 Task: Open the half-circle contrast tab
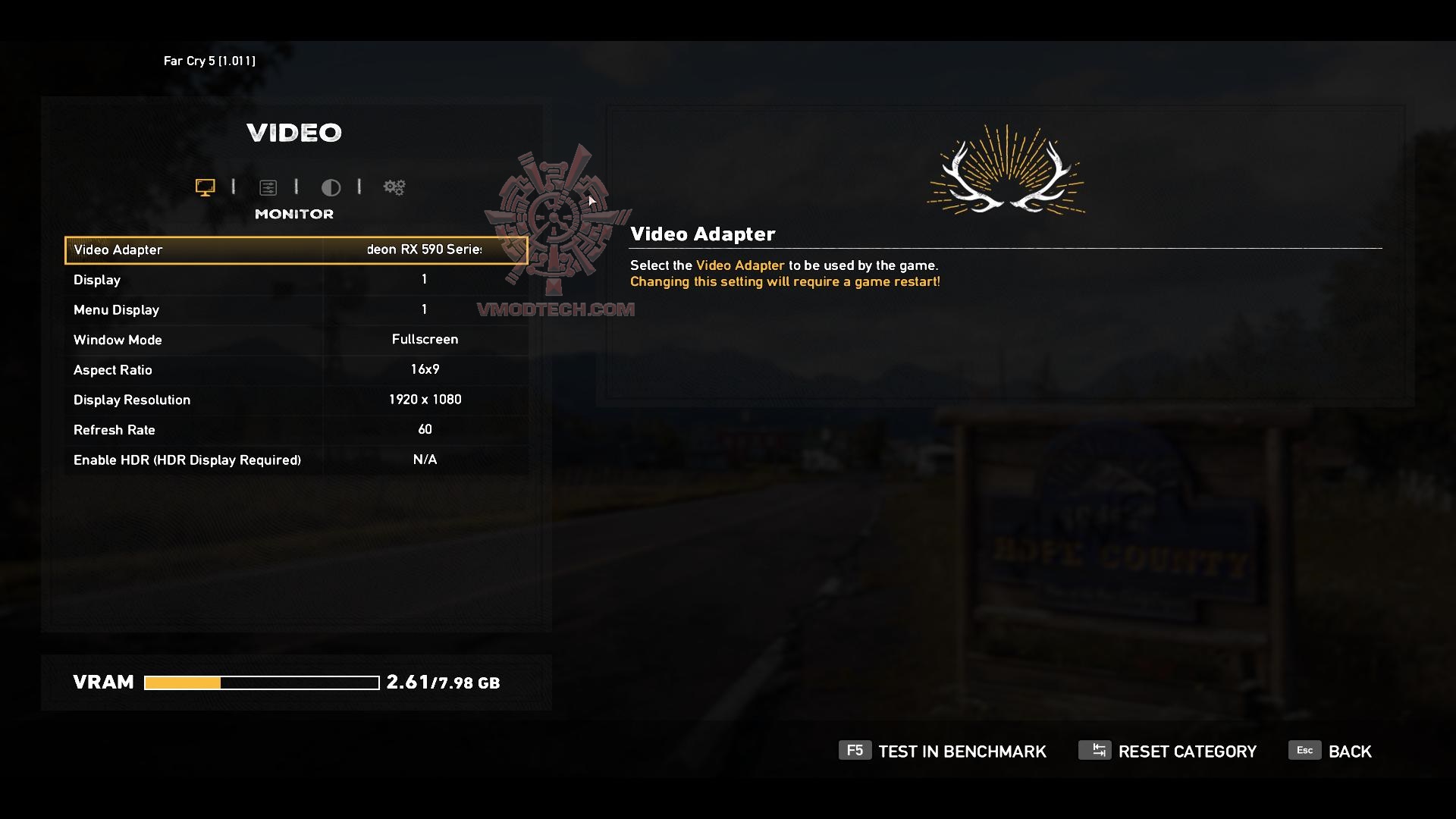click(331, 187)
